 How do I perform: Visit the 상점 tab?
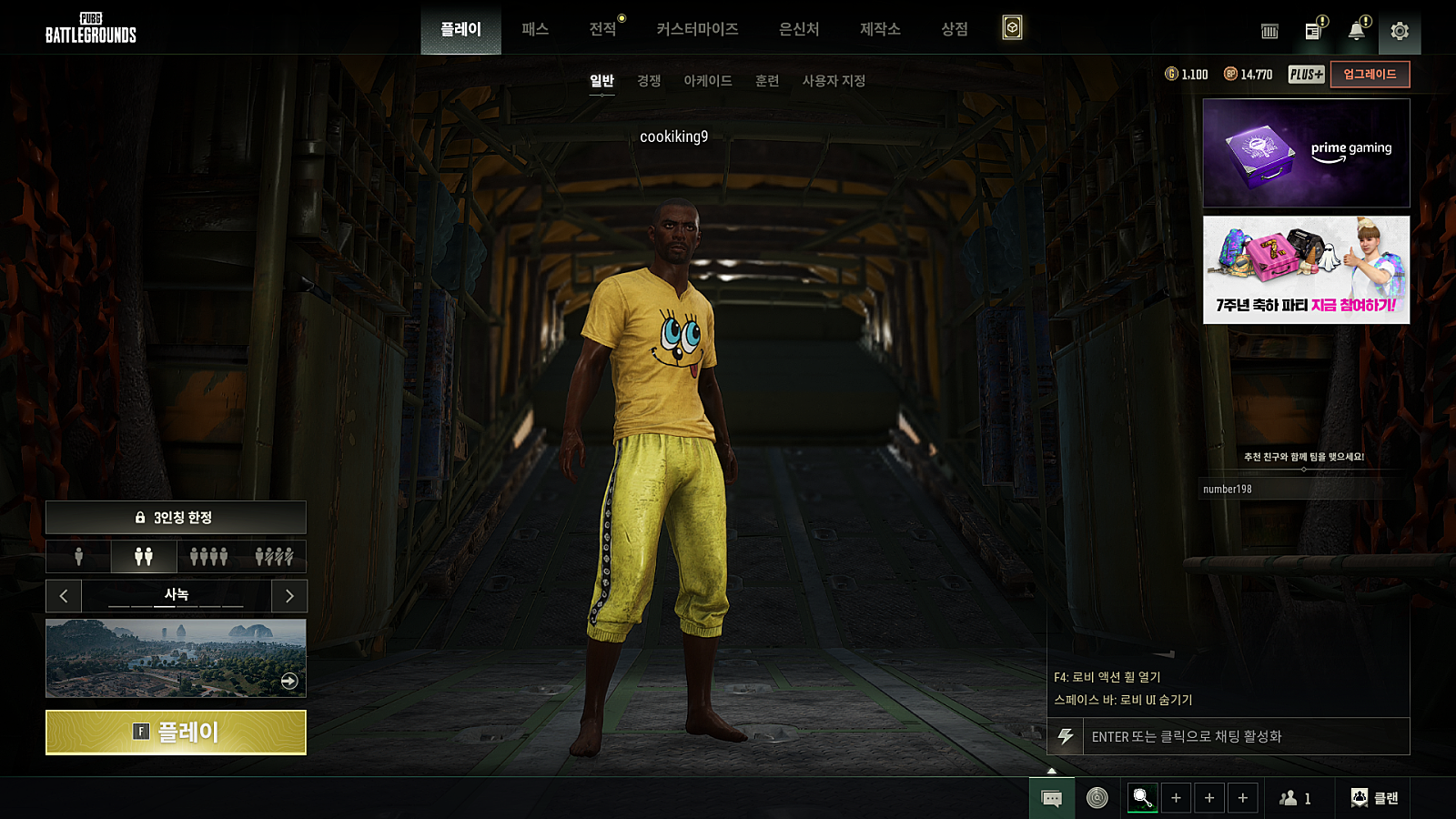(x=954, y=29)
